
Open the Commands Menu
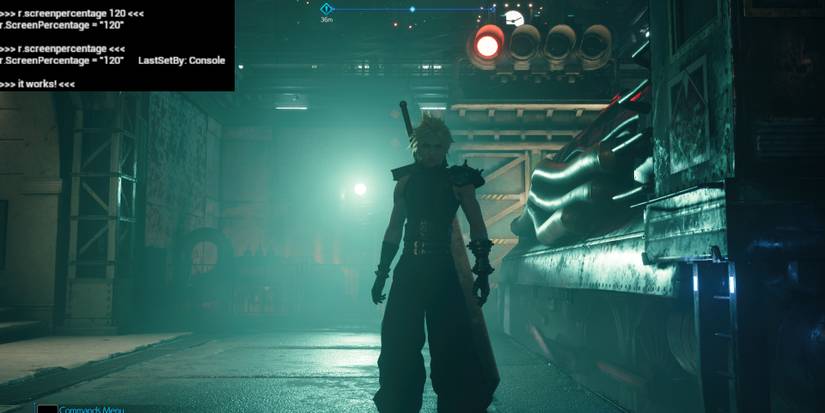tap(92, 408)
